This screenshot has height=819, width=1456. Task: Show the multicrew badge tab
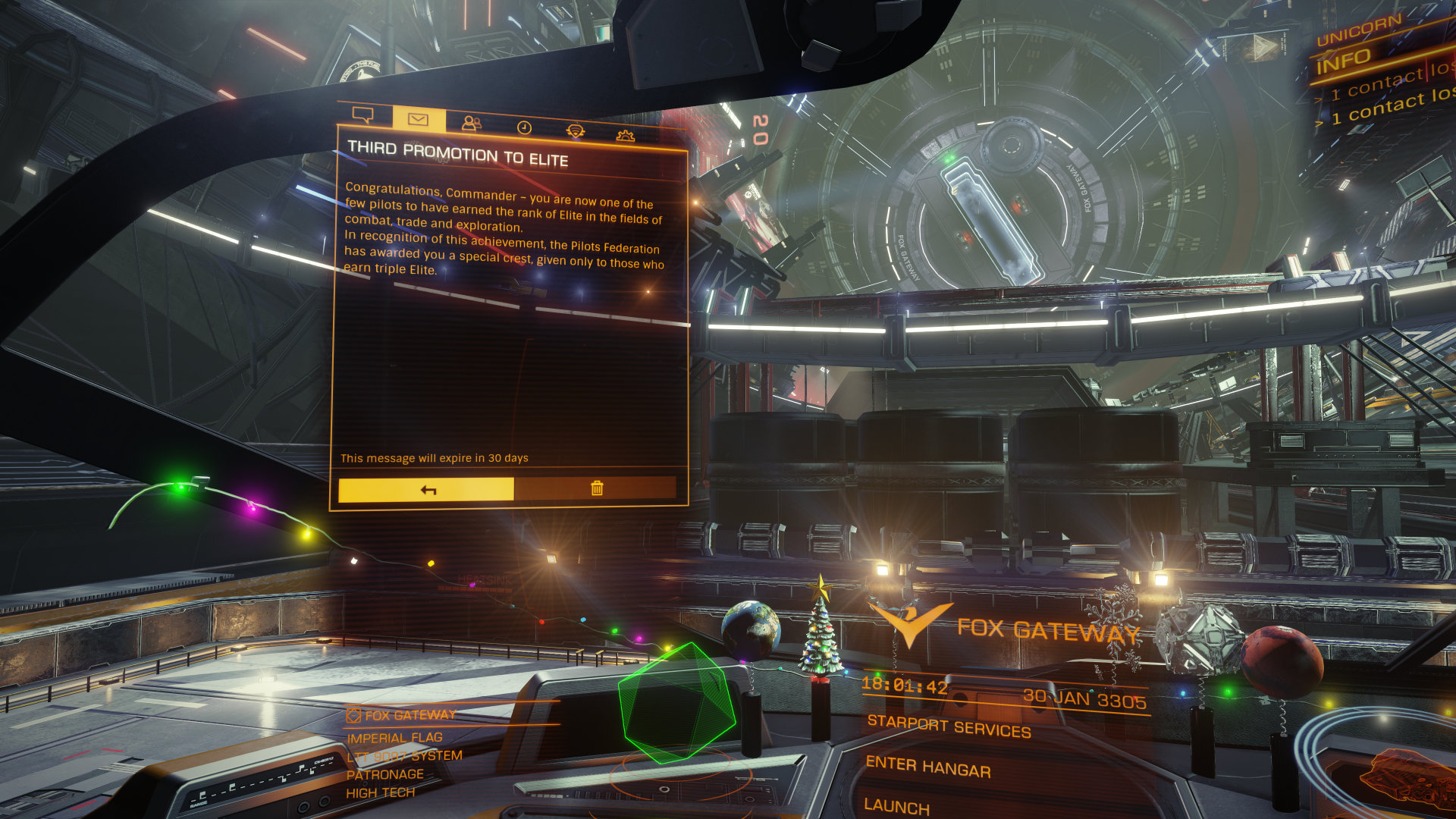click(x=576, y=131)
